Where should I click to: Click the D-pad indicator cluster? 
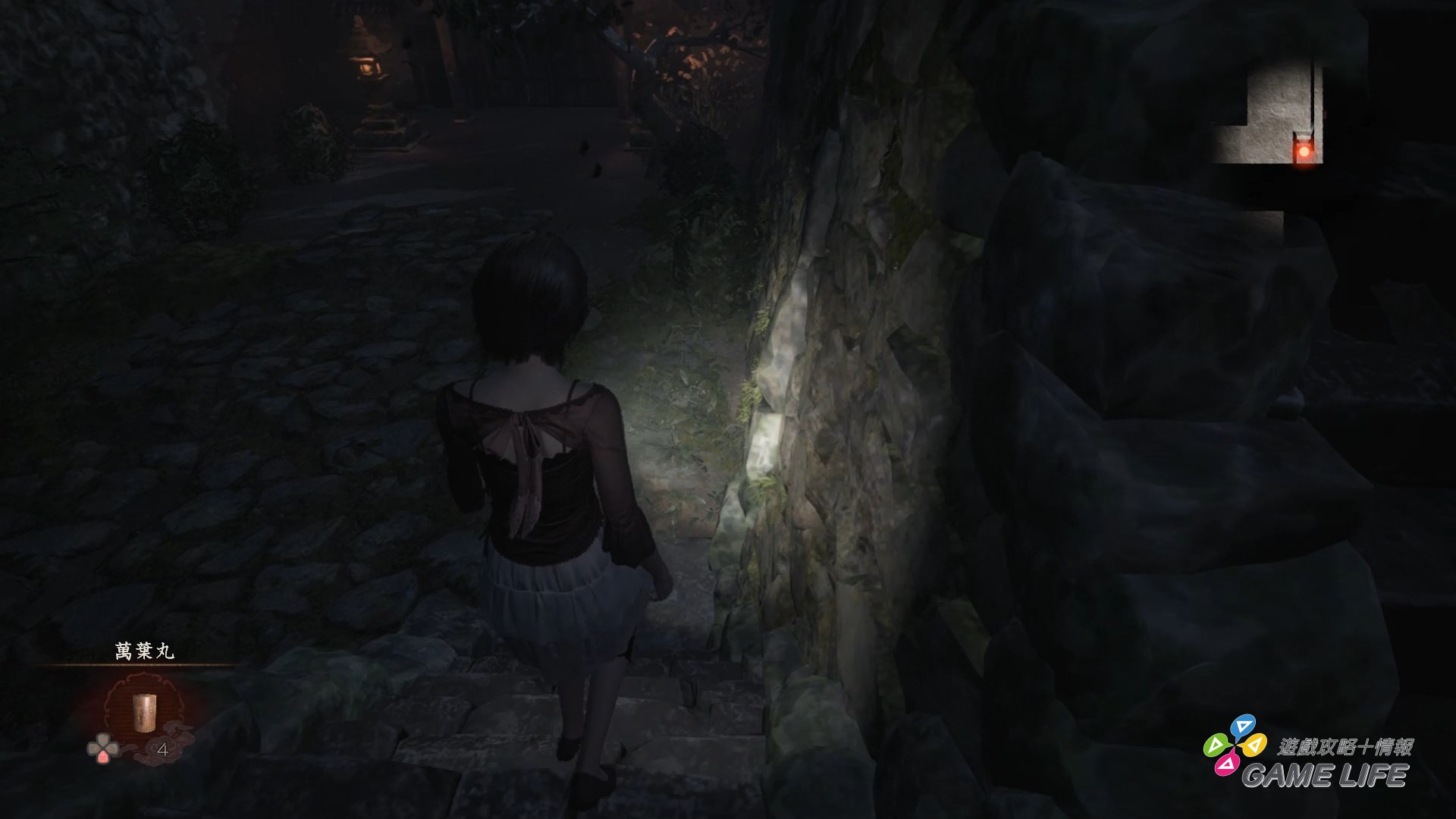pos(102,748)
